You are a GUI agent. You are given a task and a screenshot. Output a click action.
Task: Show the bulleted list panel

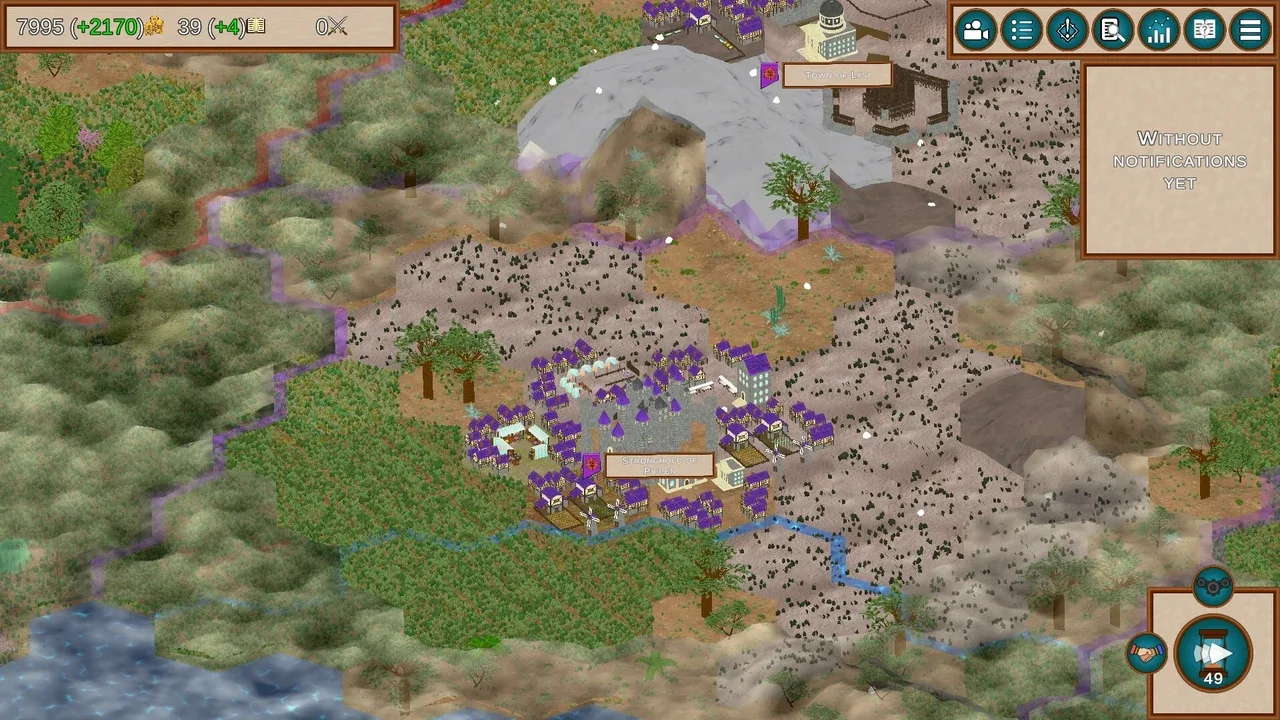[x=1021, y=30]
